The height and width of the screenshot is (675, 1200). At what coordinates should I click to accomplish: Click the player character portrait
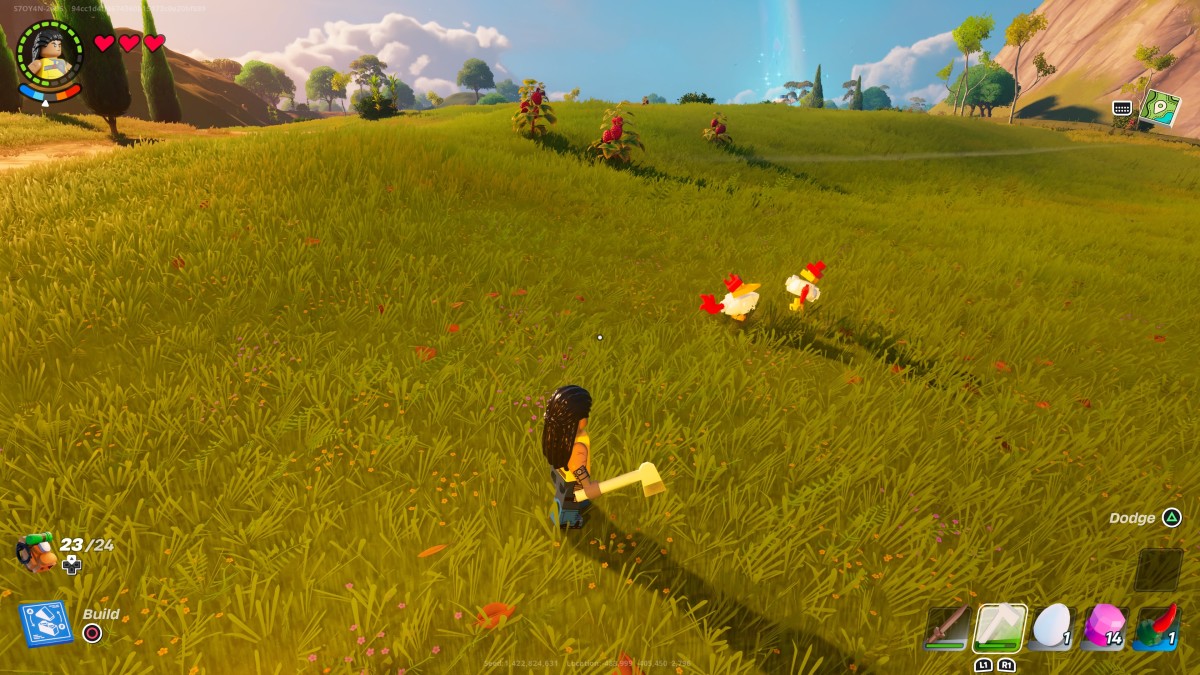point(50,56)
